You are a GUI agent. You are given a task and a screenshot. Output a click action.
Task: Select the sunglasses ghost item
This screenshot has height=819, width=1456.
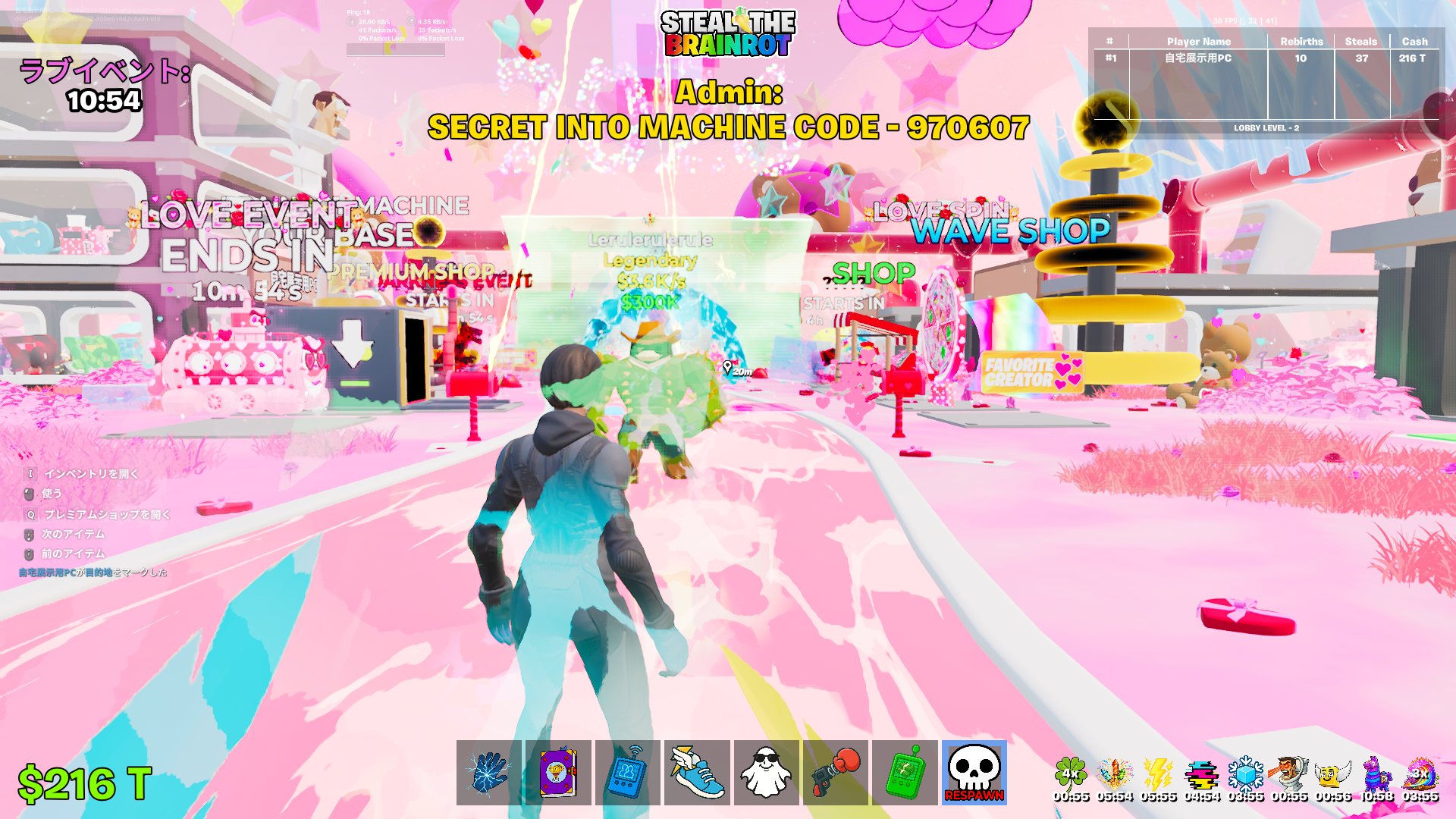point(767,773)
